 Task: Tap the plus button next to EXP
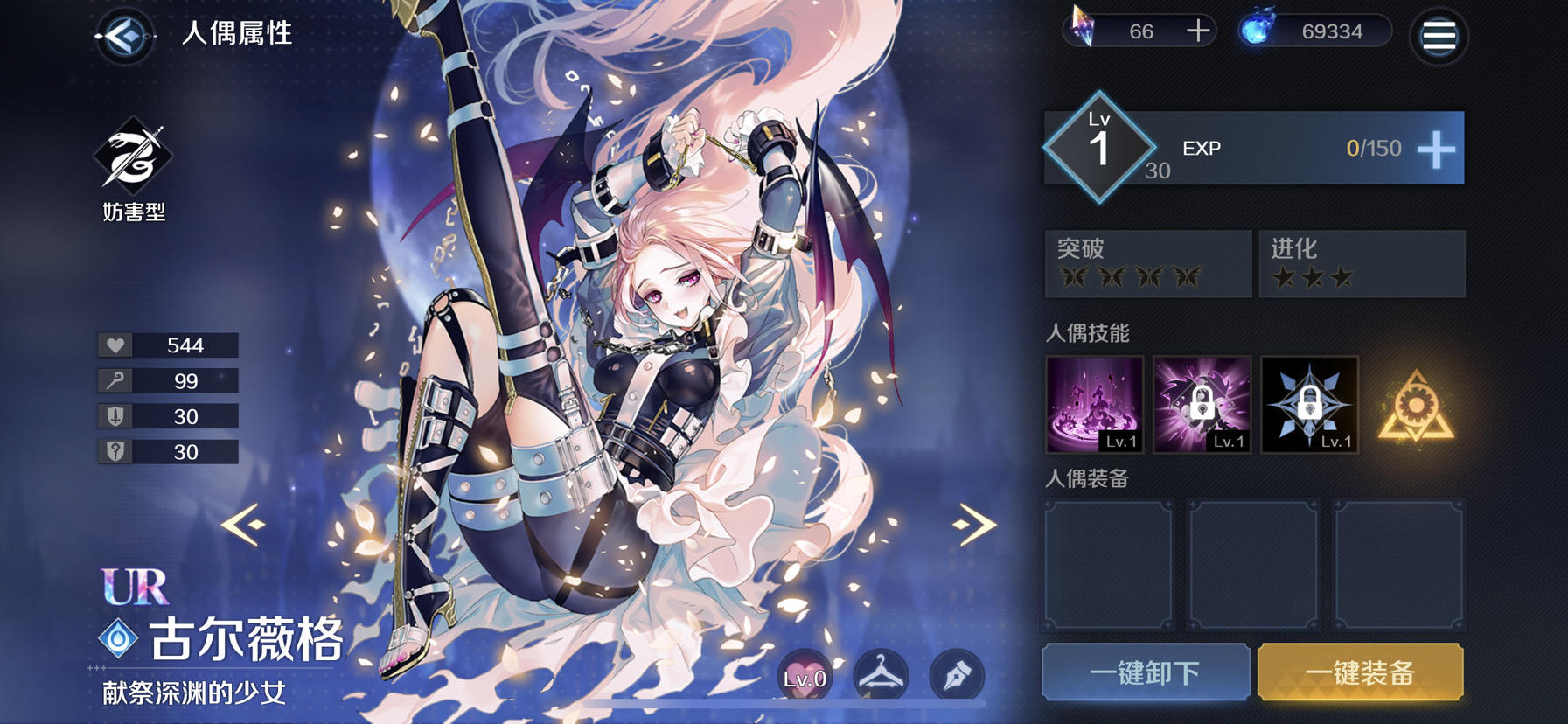pos(1434,149)
